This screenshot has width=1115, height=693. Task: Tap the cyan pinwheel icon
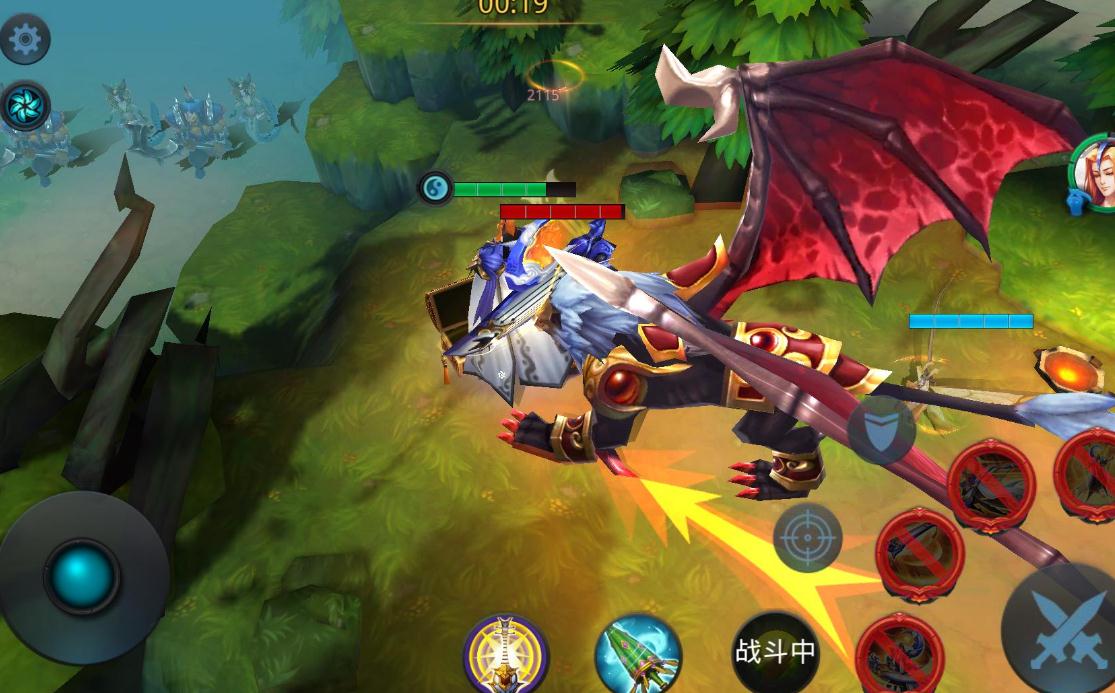(24, 105)
